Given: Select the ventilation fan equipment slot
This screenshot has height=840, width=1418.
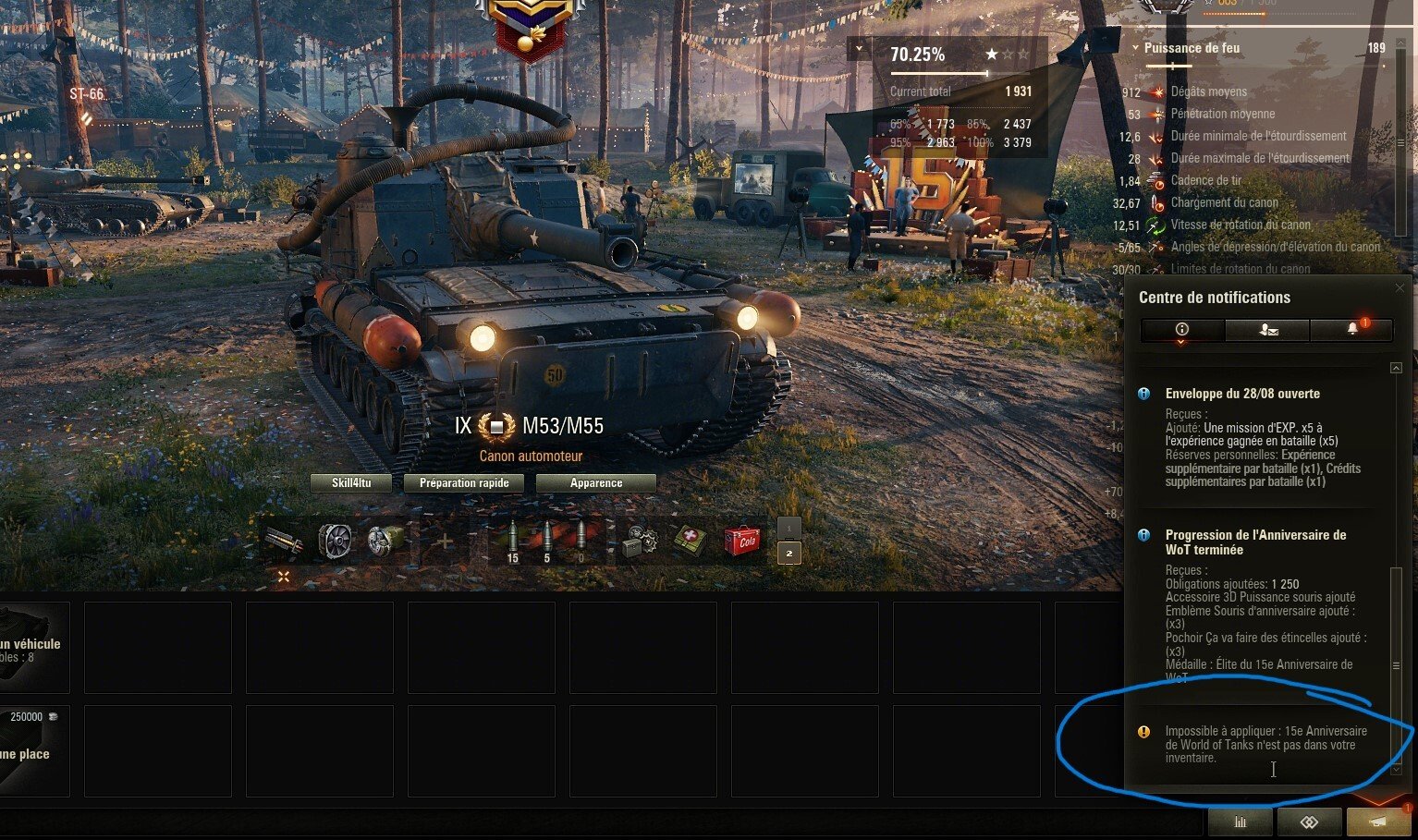Looking at the screenshot, I should 336,541.
